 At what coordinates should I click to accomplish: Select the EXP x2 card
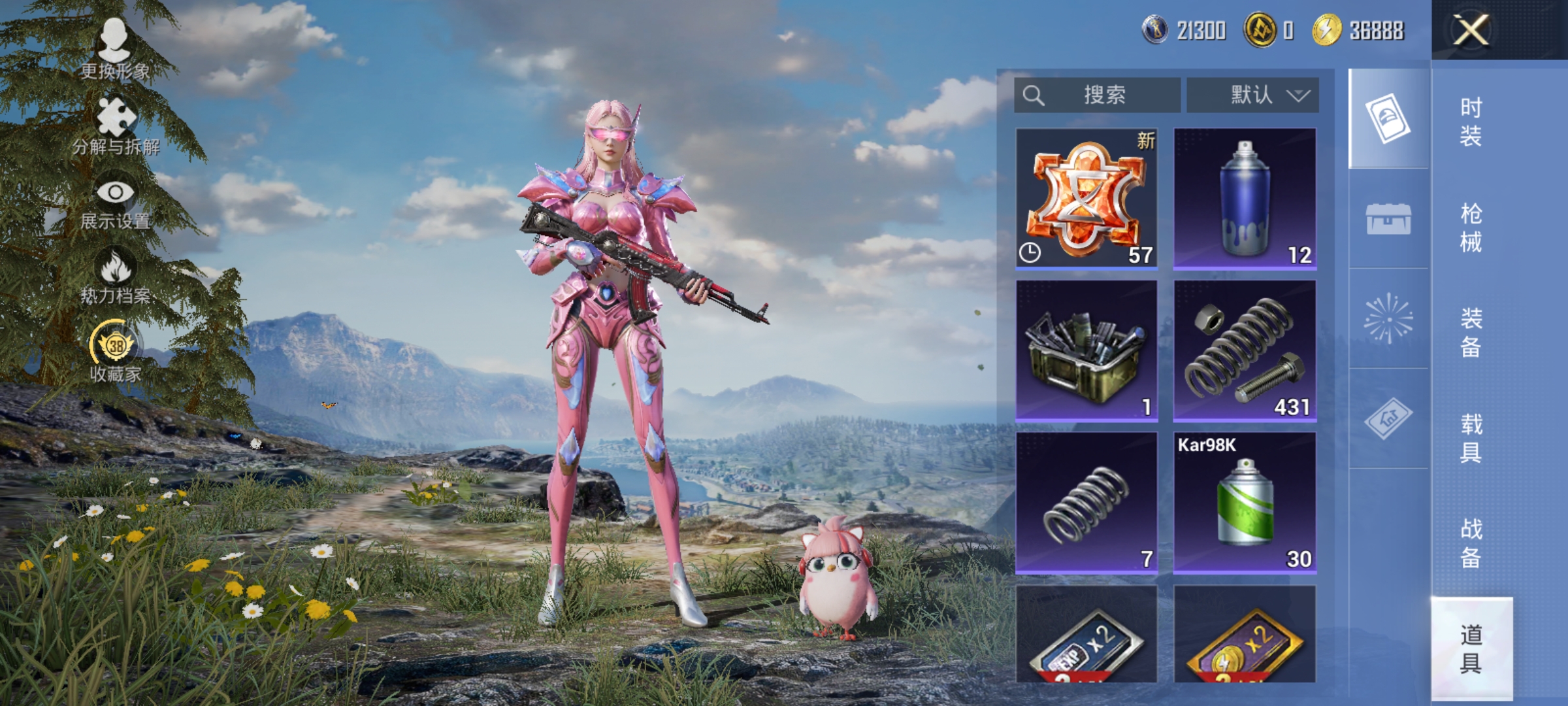(1086, 635)
